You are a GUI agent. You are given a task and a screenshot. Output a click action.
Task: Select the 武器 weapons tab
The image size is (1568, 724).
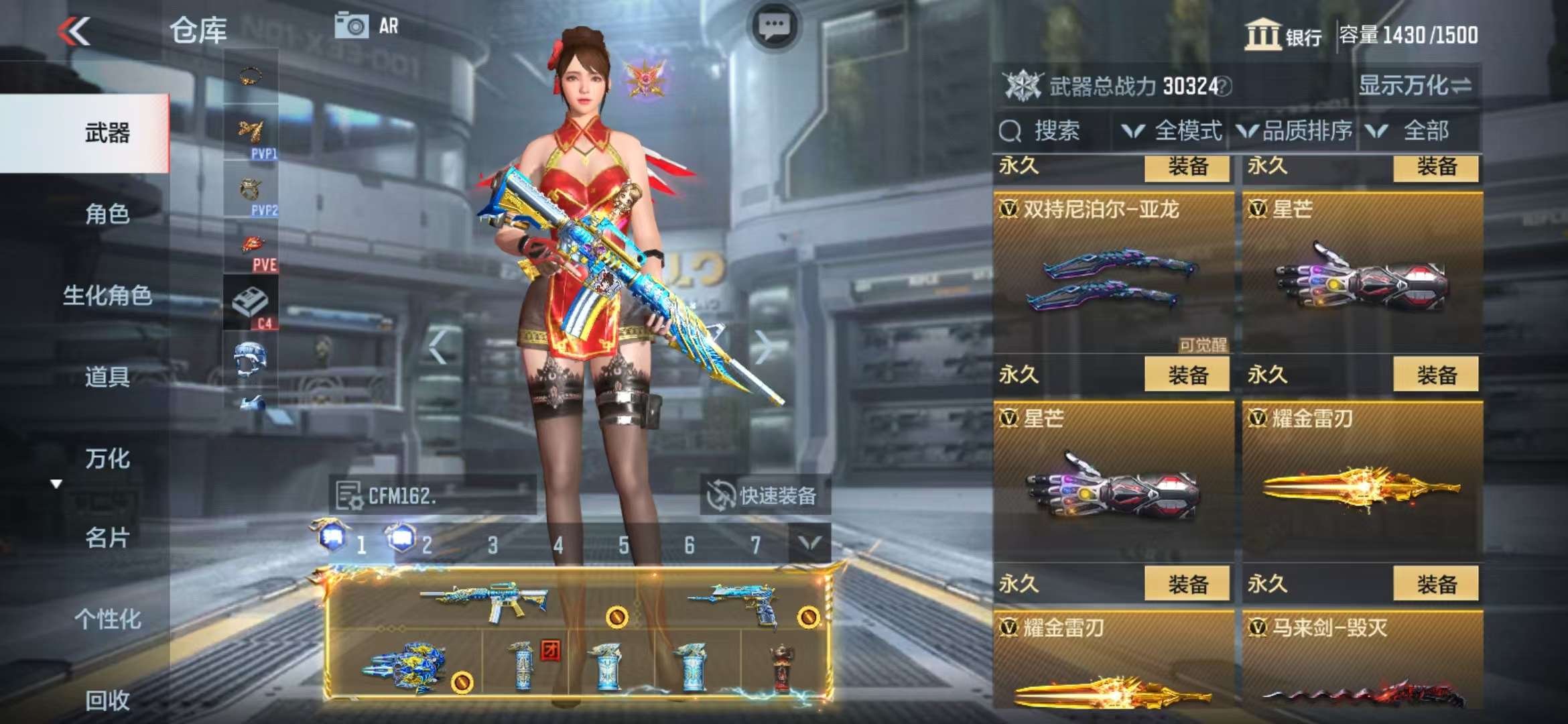(107, 133)
